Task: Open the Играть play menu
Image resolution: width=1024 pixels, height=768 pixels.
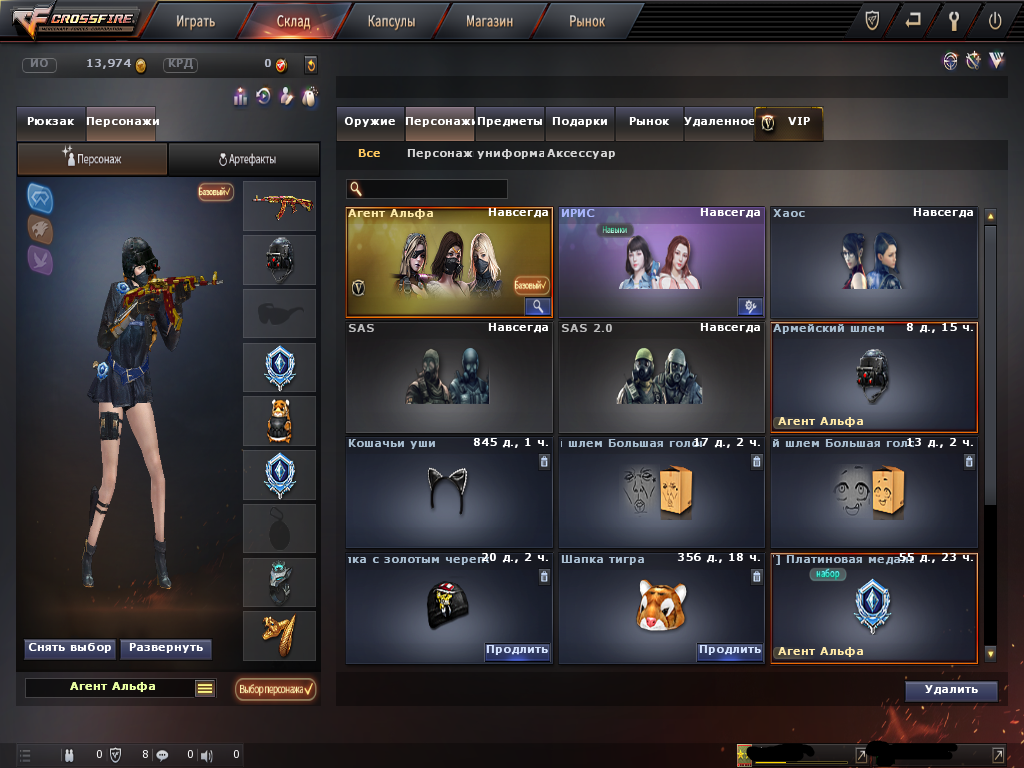Action: pyautogui.click(x=194, y=20)
